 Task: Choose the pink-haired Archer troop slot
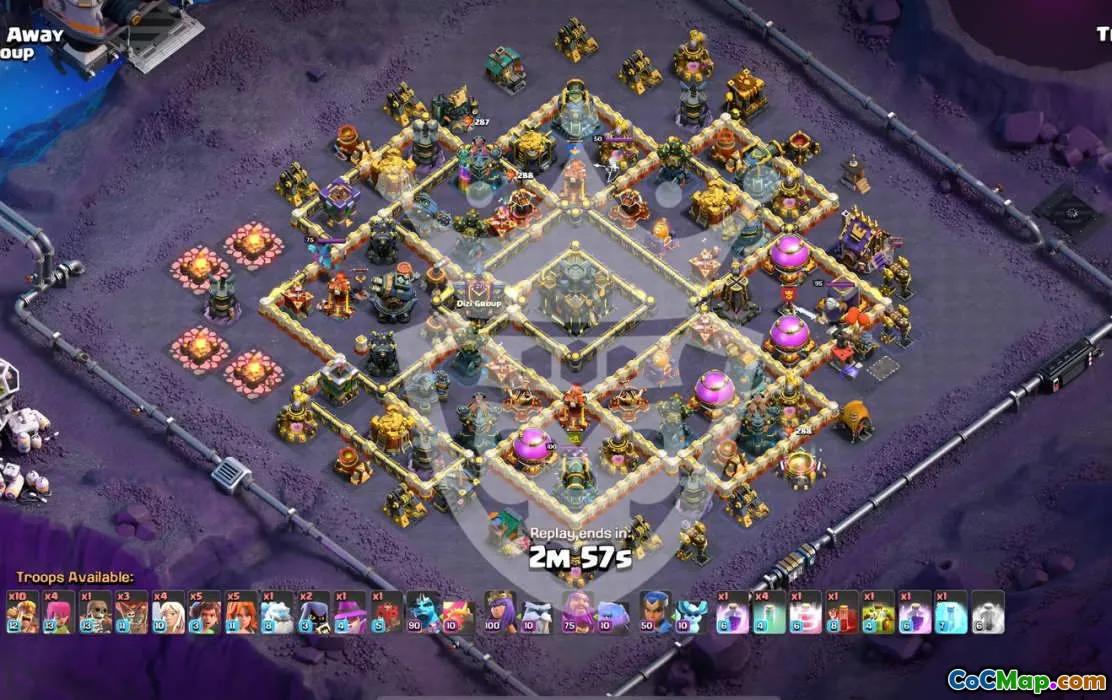(58, 612)
